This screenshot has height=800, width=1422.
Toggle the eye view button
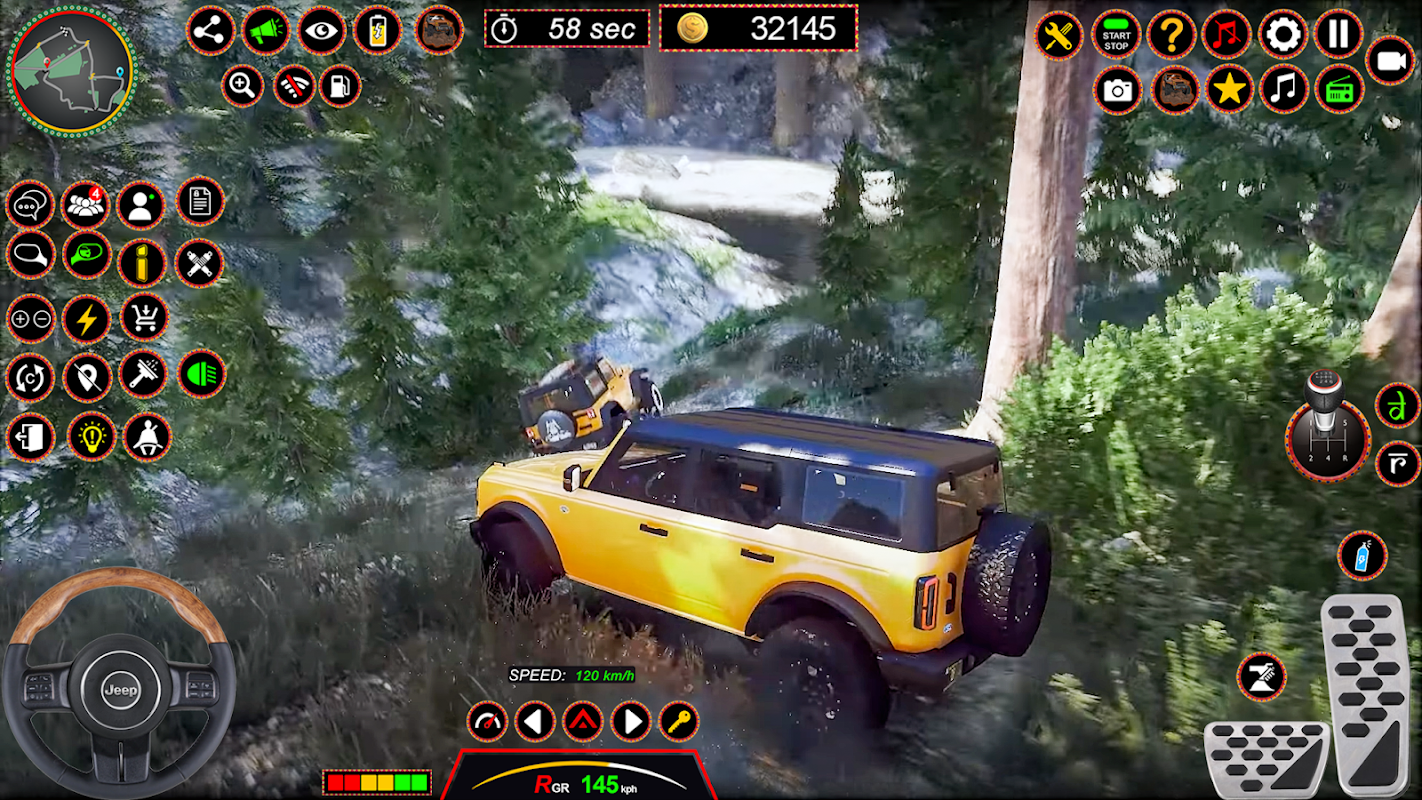point(321,31)
